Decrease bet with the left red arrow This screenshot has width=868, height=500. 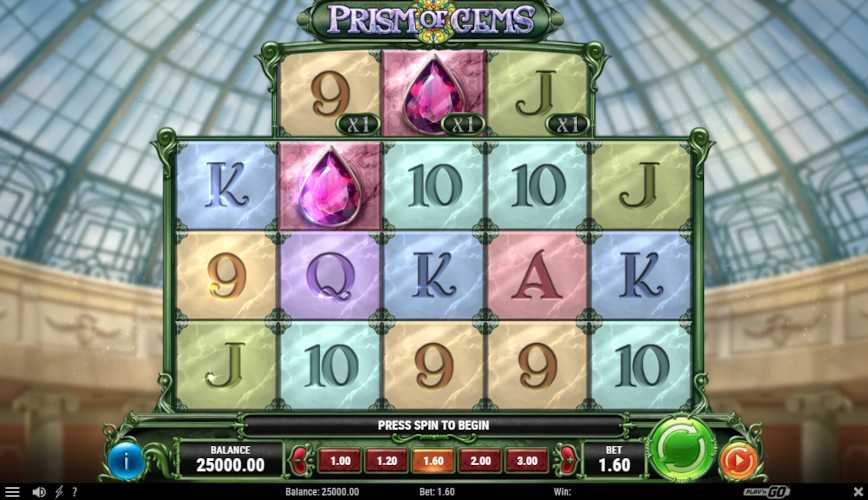pos(300,461)
